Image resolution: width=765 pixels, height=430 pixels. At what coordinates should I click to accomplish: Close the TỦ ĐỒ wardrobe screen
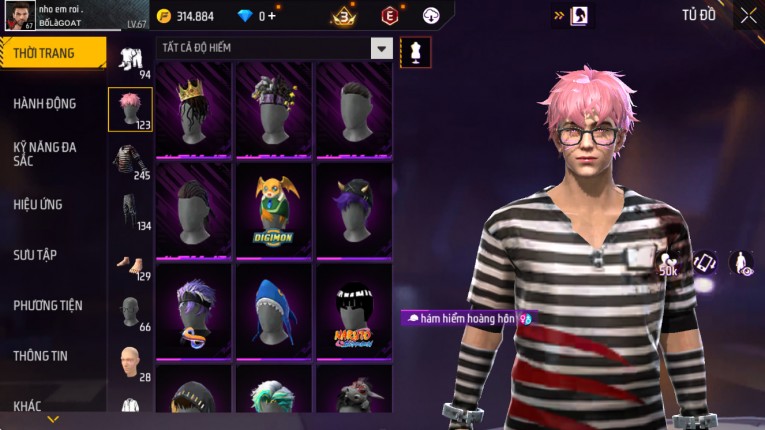pos(748,15)
